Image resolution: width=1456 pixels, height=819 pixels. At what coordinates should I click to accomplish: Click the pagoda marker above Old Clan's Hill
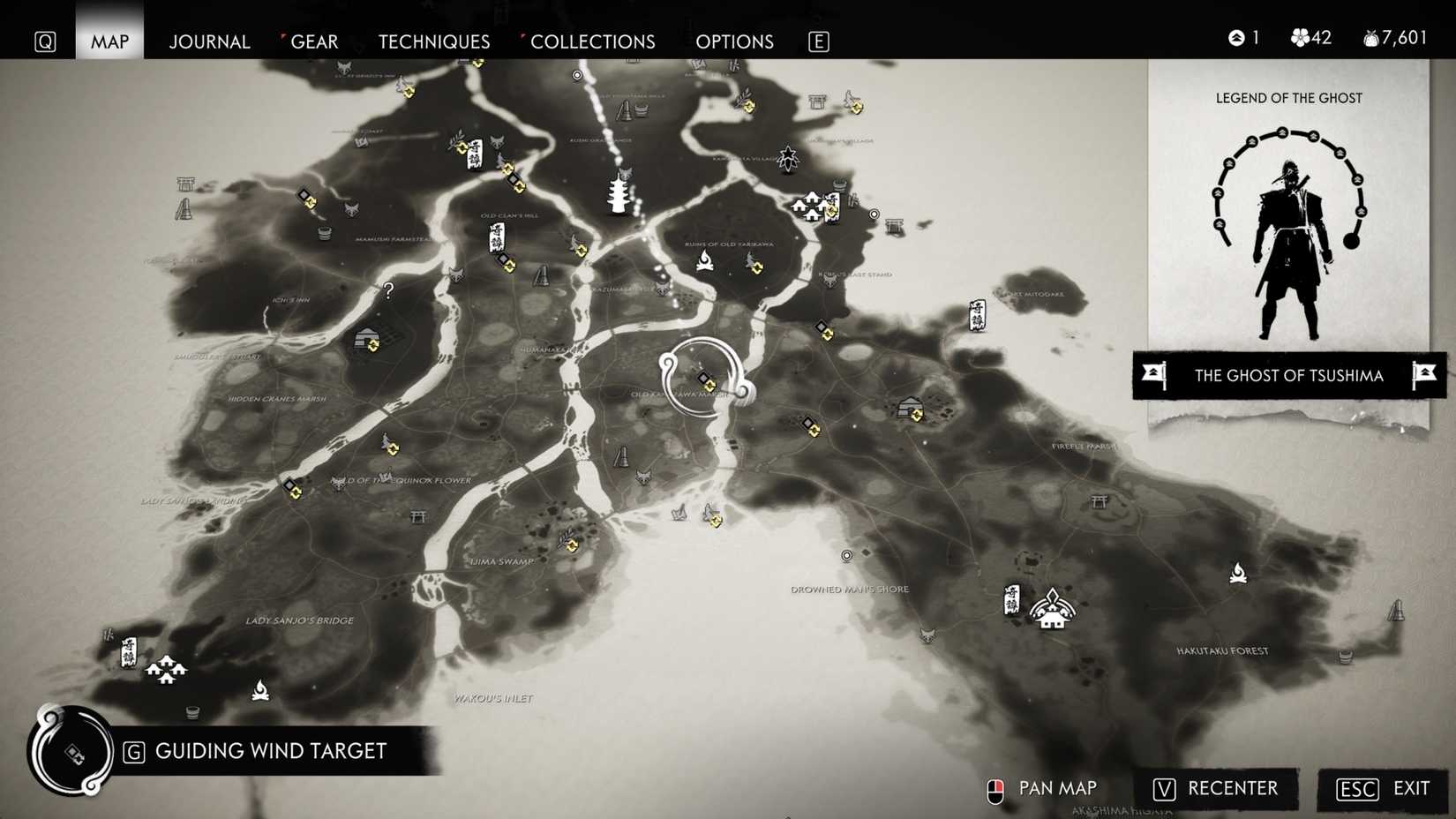tap(619, 192)
